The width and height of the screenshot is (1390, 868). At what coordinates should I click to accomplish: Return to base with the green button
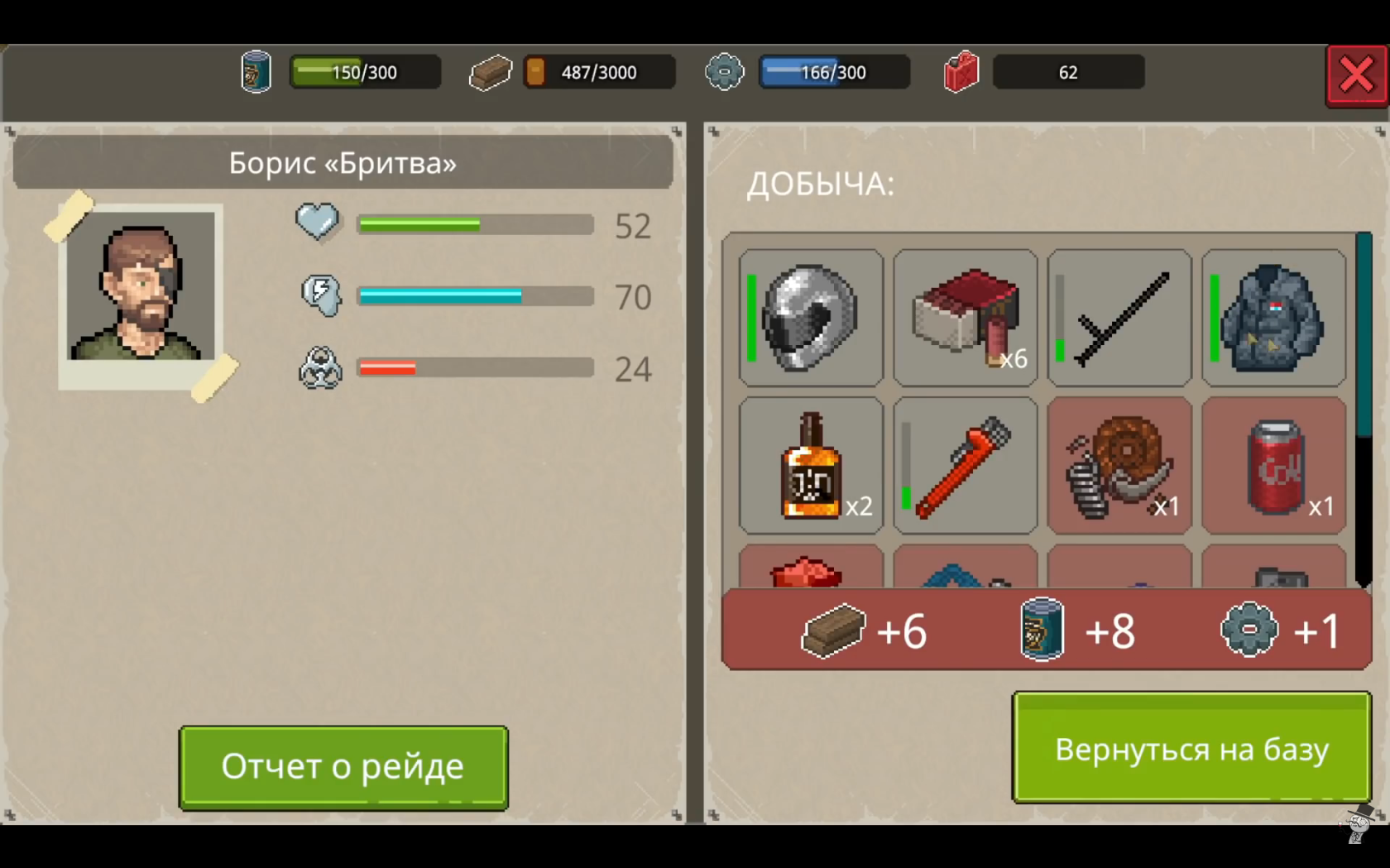click(1191, 748)
